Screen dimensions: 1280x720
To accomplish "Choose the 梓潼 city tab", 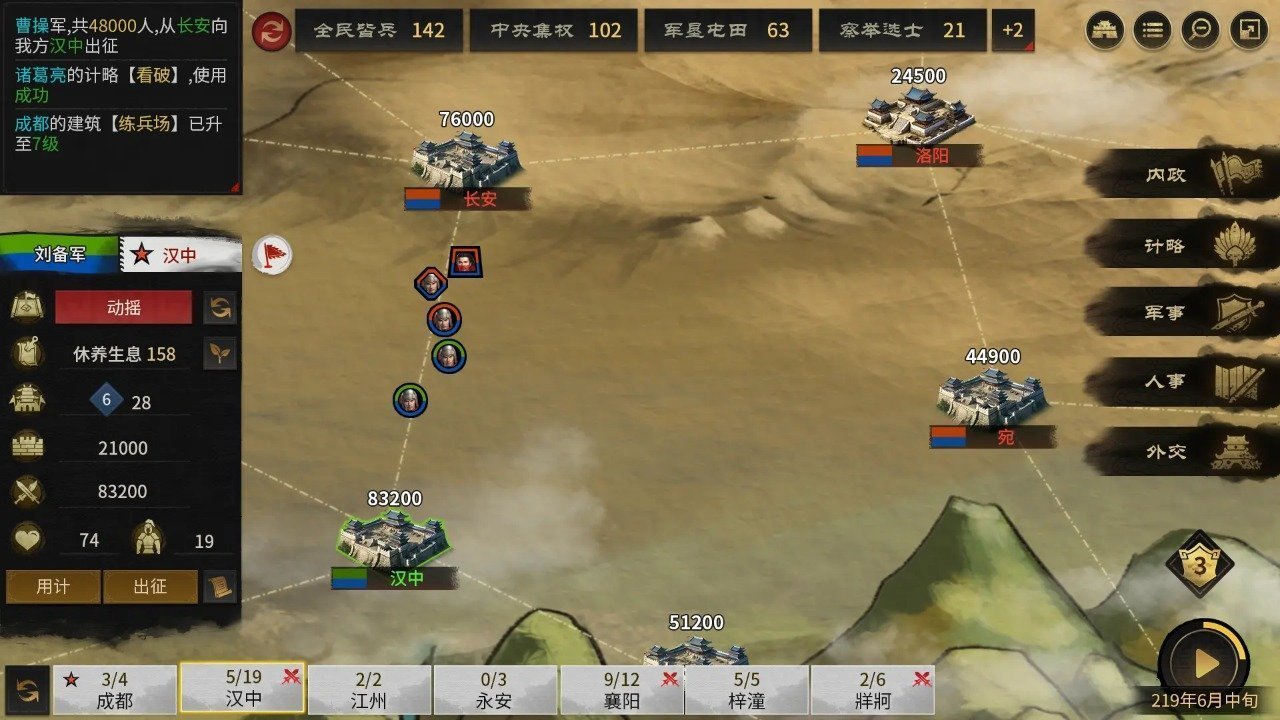I will pos(747,690).
